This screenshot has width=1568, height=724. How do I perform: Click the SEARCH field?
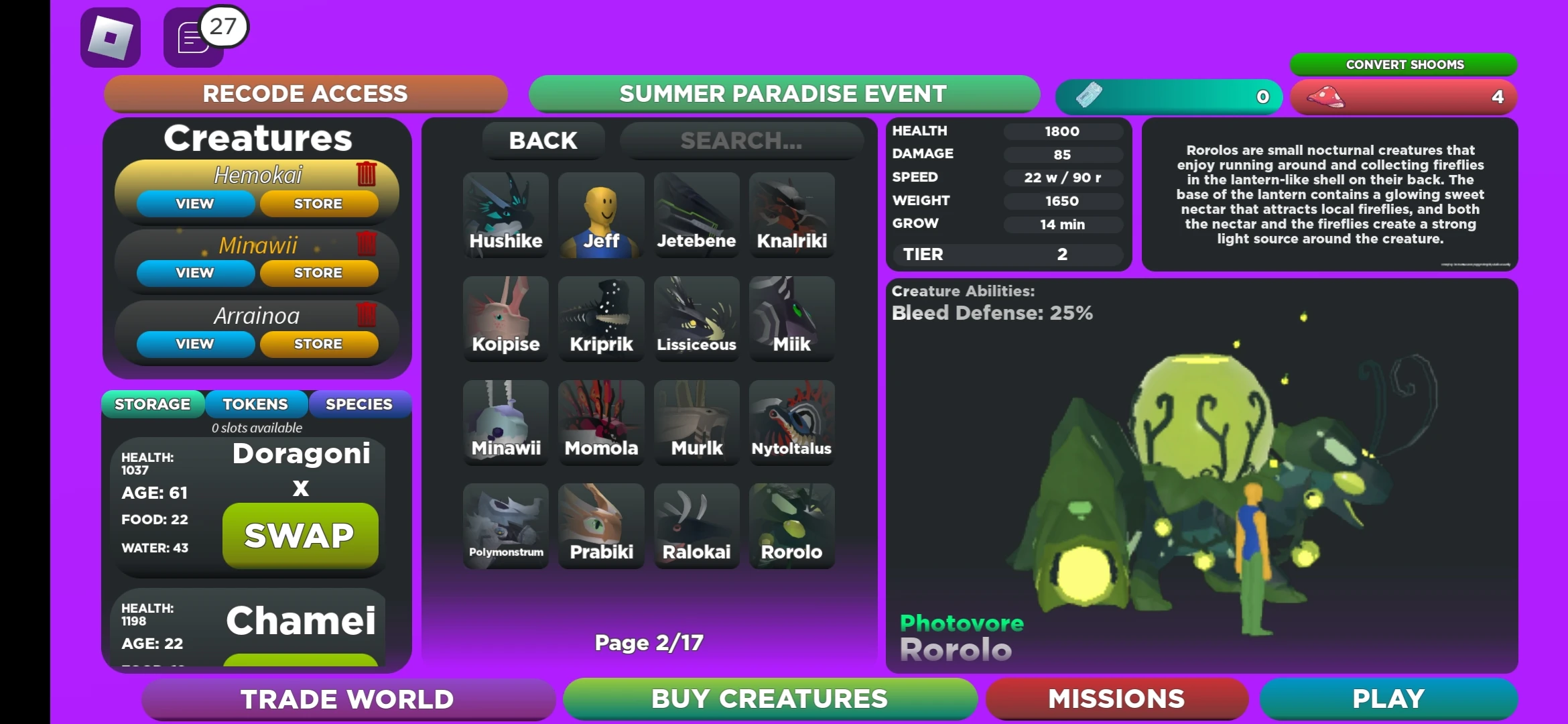[x=741, y=140]
